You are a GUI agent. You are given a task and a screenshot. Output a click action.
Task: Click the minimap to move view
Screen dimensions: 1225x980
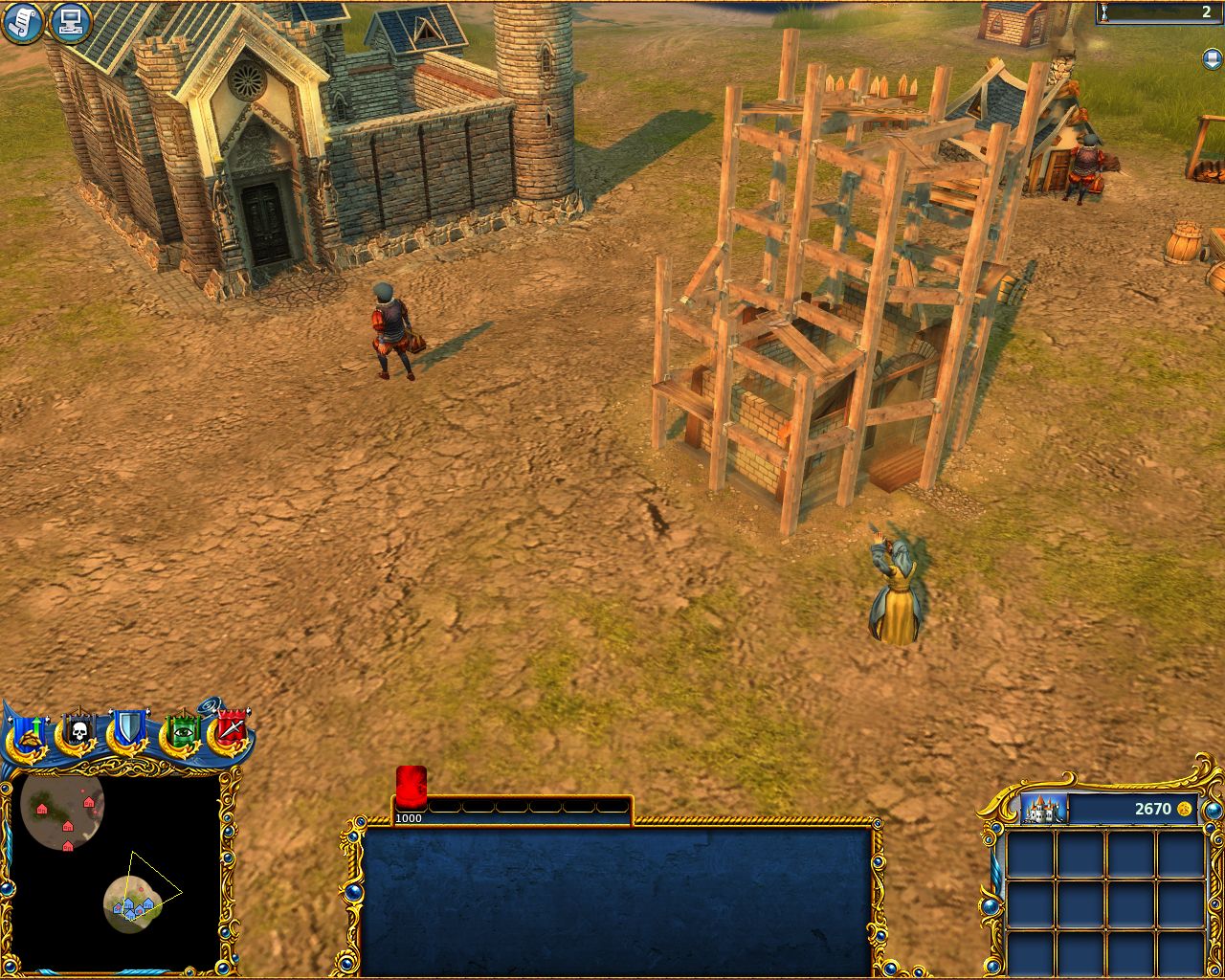115,871
